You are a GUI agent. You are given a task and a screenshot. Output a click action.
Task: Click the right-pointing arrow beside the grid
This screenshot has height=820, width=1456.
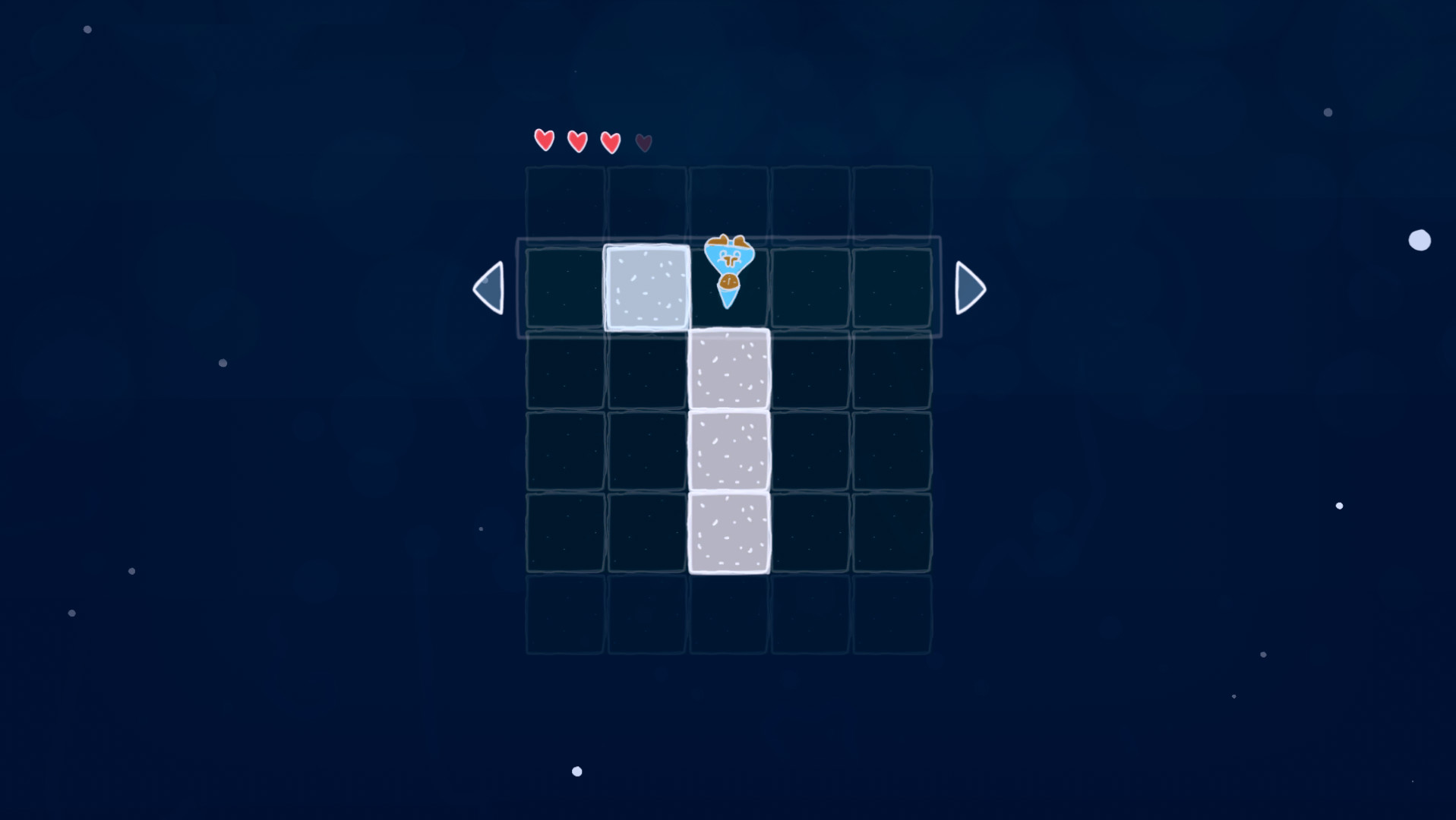tap(970, 288)
